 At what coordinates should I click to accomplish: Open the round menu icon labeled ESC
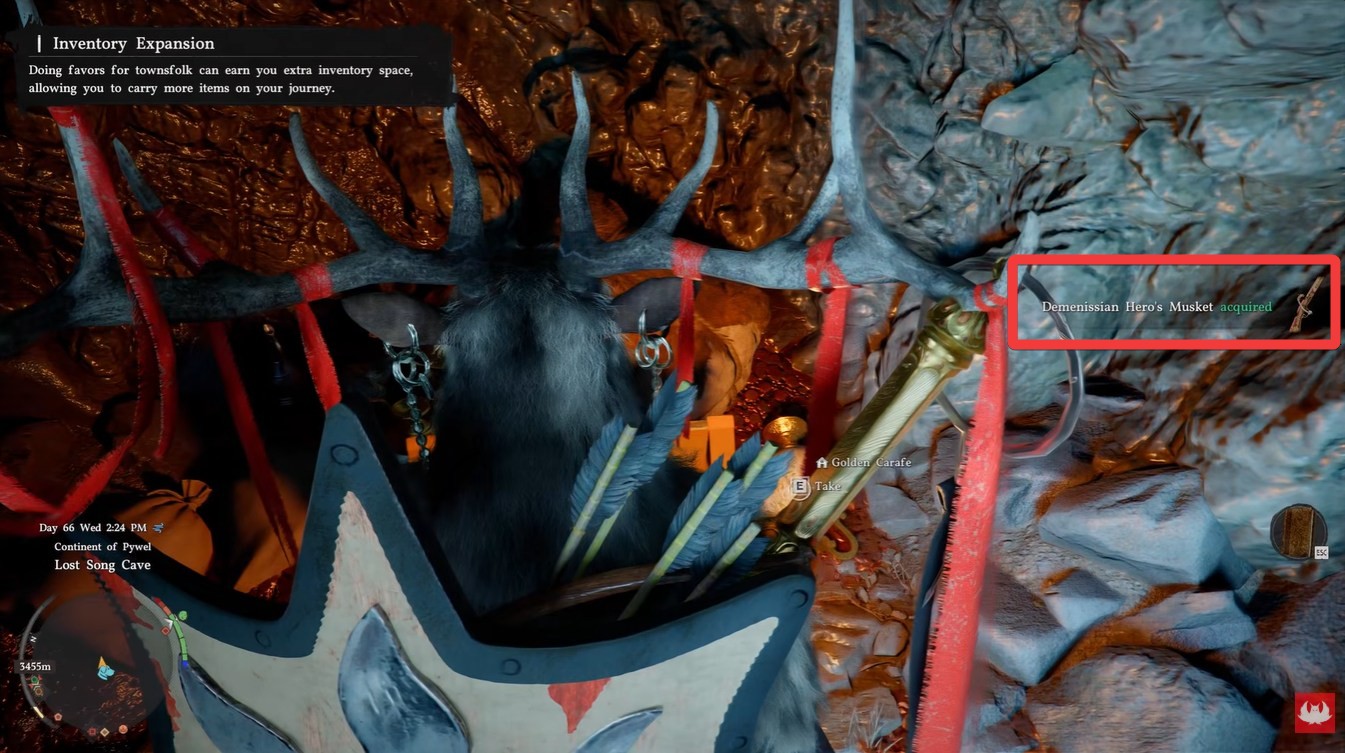tap(1298, 531)
